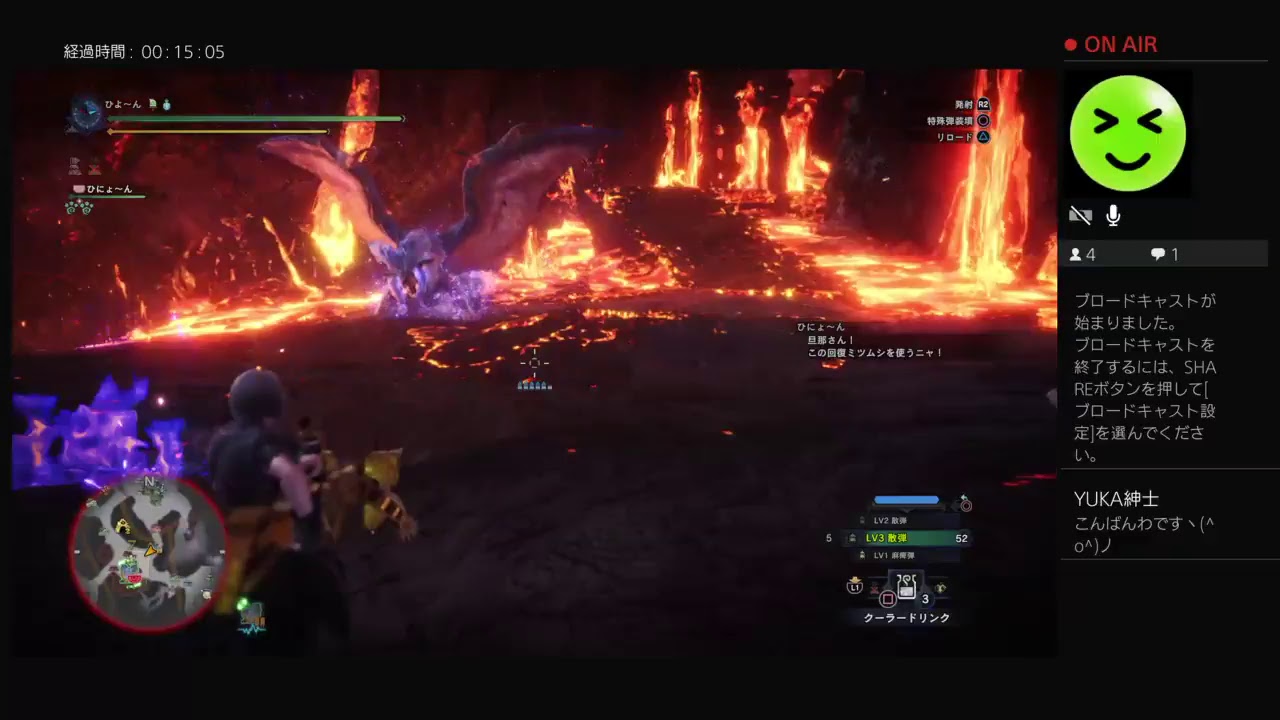Enable the disabled camera toggle
The height and width of the screenshot is (720, 1280).
click(1080, 214)
